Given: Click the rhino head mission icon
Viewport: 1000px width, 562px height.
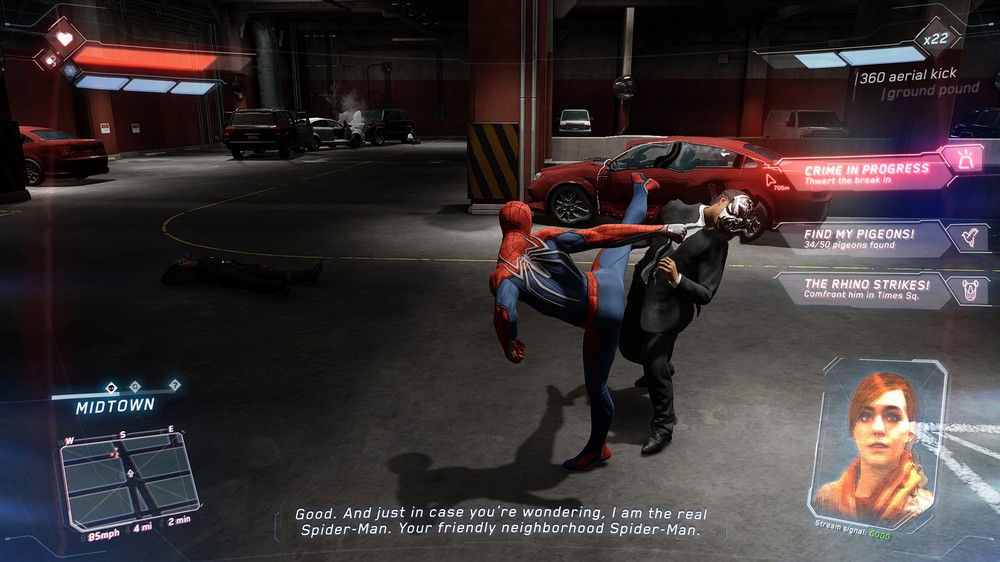Looking at the screenshot, I should (x=968, y=289).
